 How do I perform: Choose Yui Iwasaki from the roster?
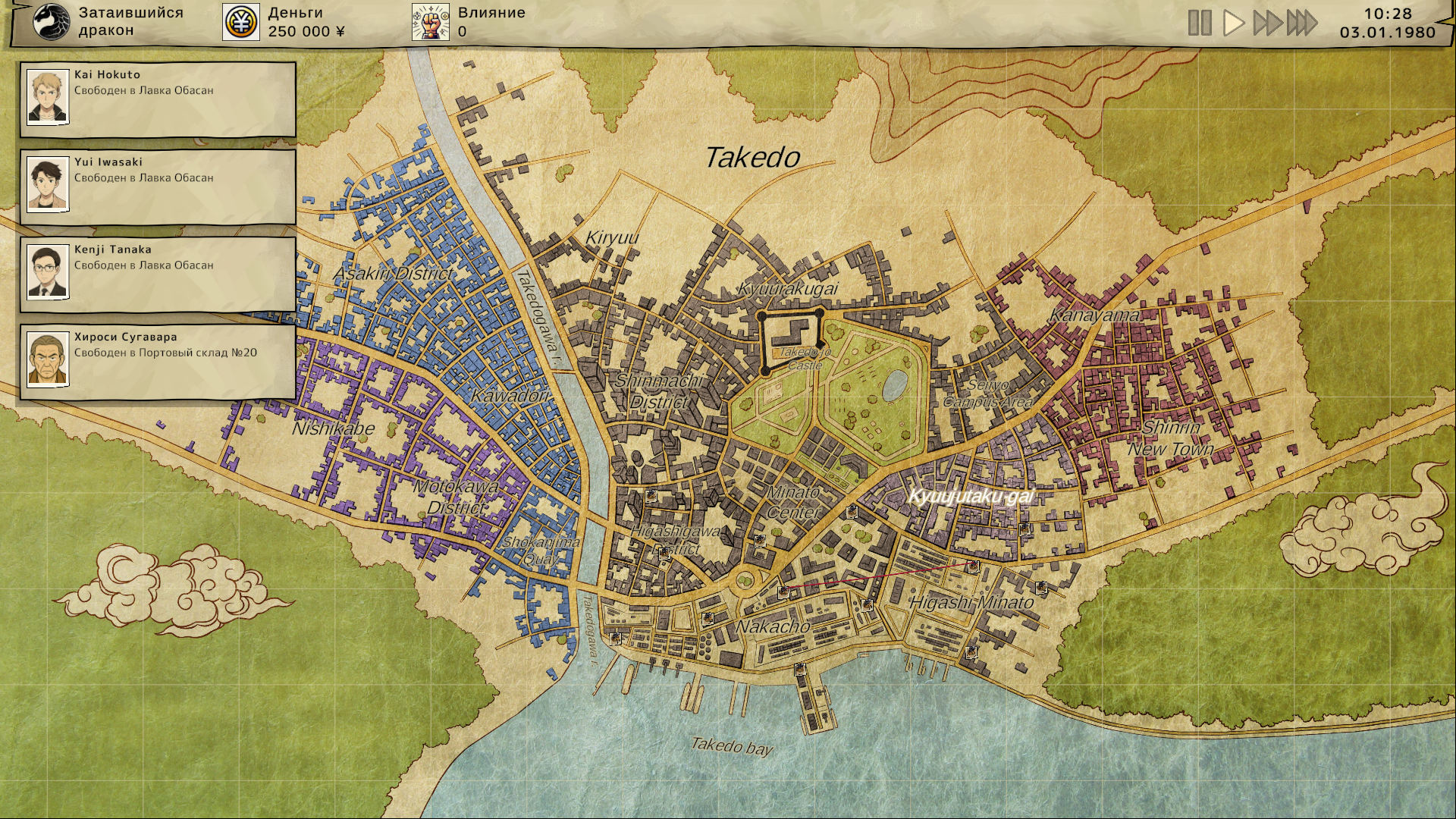tap(158, 186)
